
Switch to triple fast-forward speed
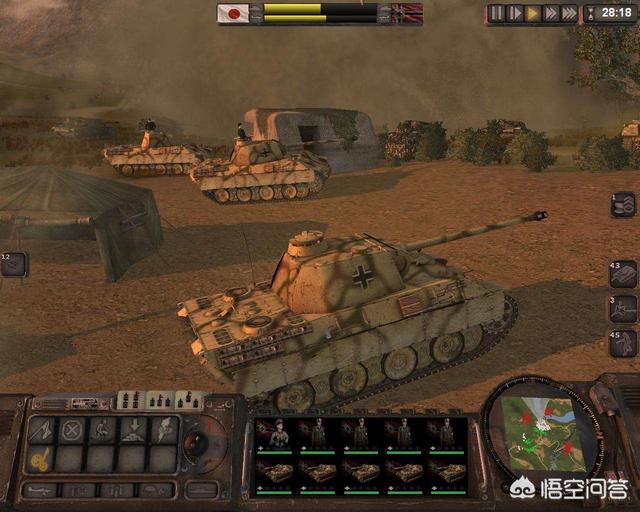pos(570,13)
